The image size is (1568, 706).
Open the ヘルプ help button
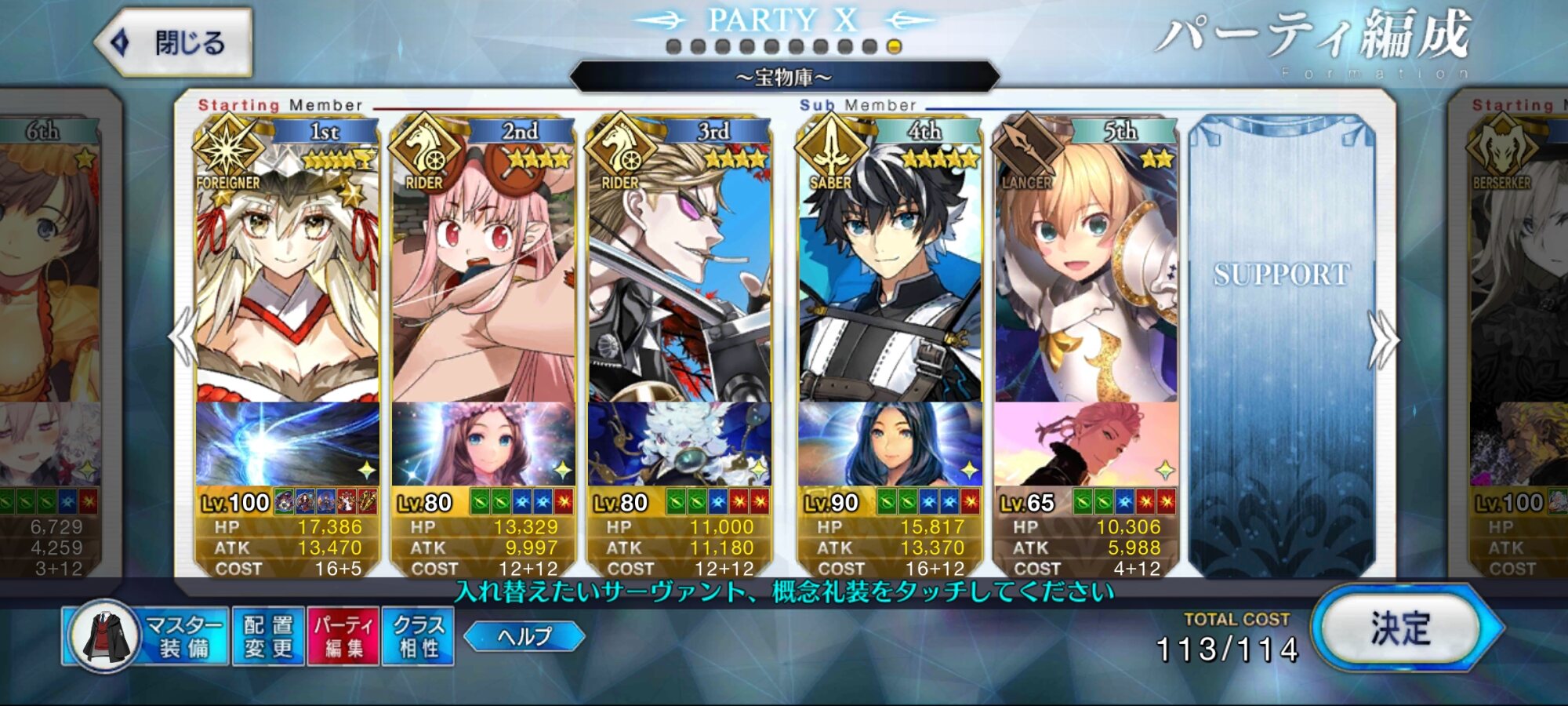pos(524,636)
